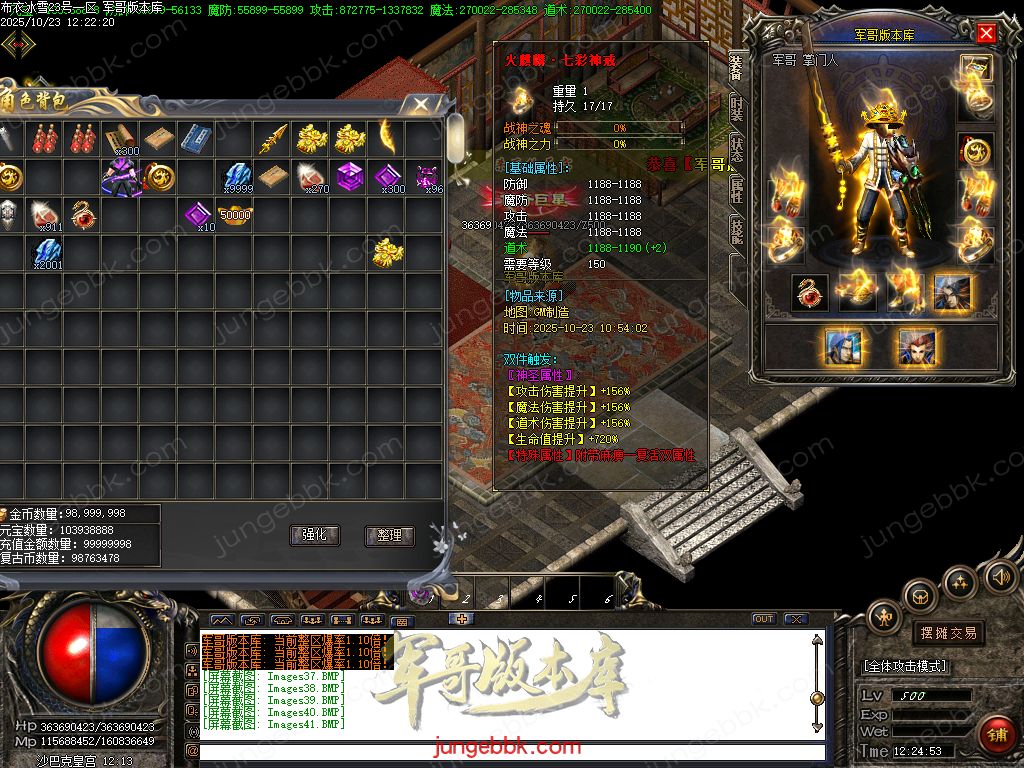Screen dimensions: 1024x768
Task: Close the character equipment panel
Action: (x=986, y=34)
